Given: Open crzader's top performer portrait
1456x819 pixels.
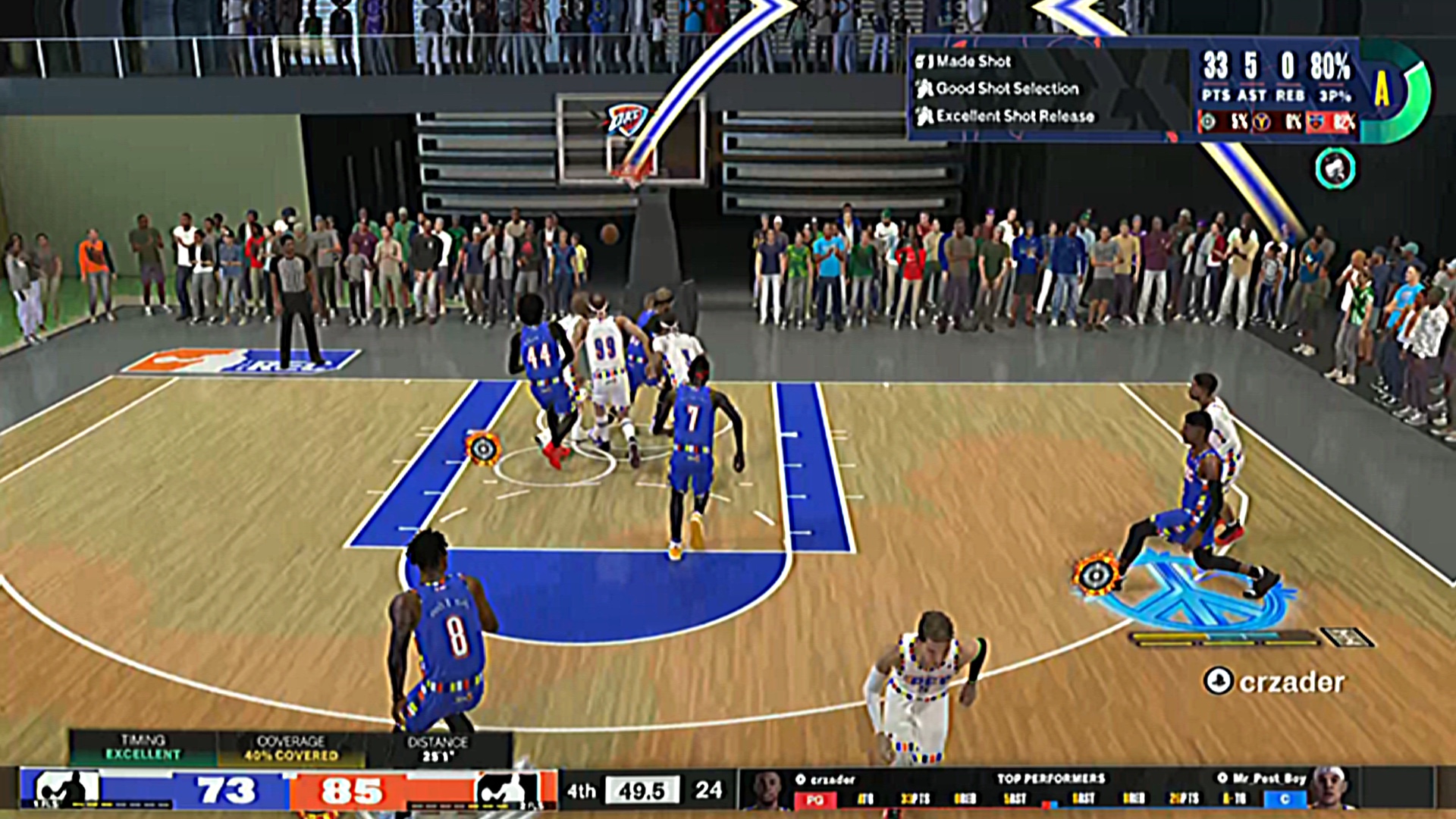Looking at the screenshot, I should (766, 789).
